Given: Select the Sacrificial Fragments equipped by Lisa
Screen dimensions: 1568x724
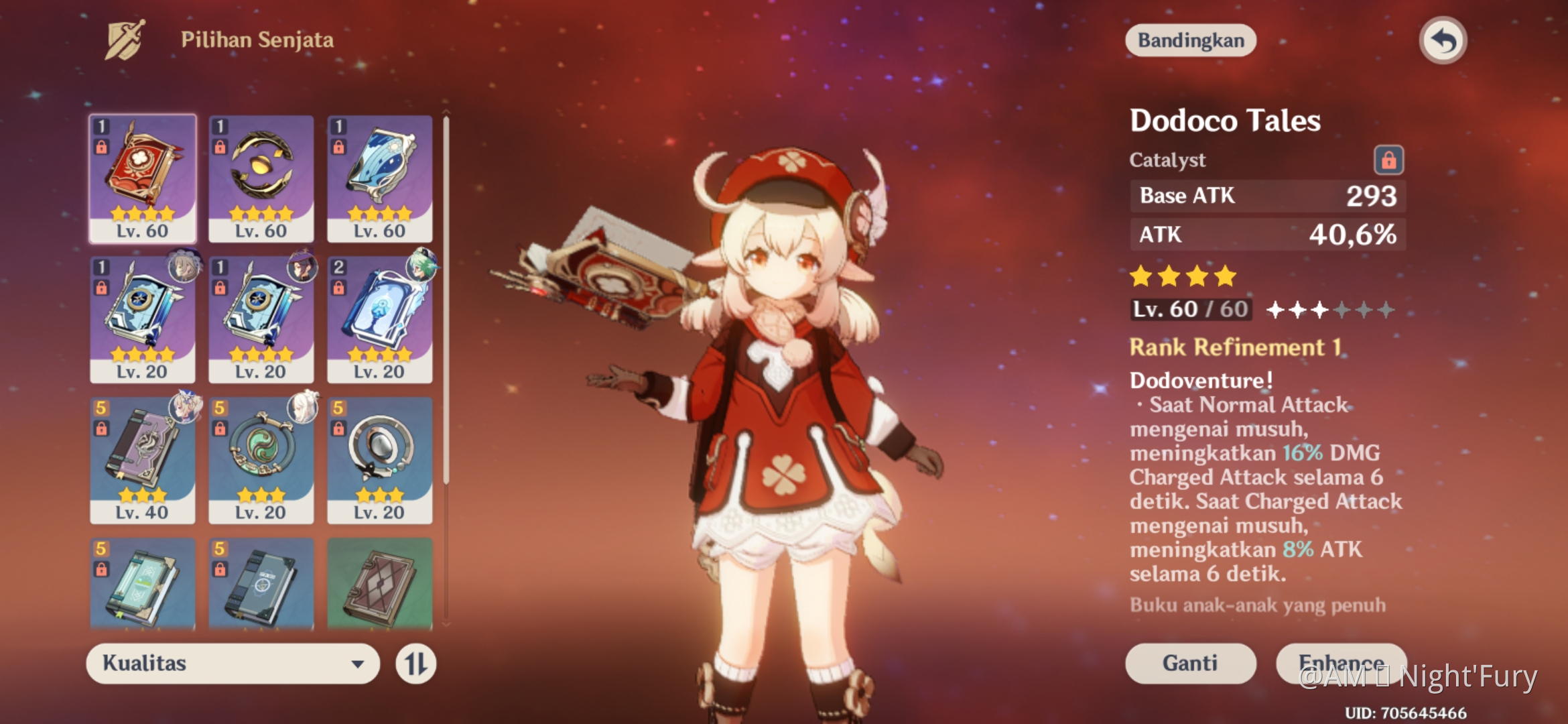Looking at the screenshot, I should pos(260,315).
